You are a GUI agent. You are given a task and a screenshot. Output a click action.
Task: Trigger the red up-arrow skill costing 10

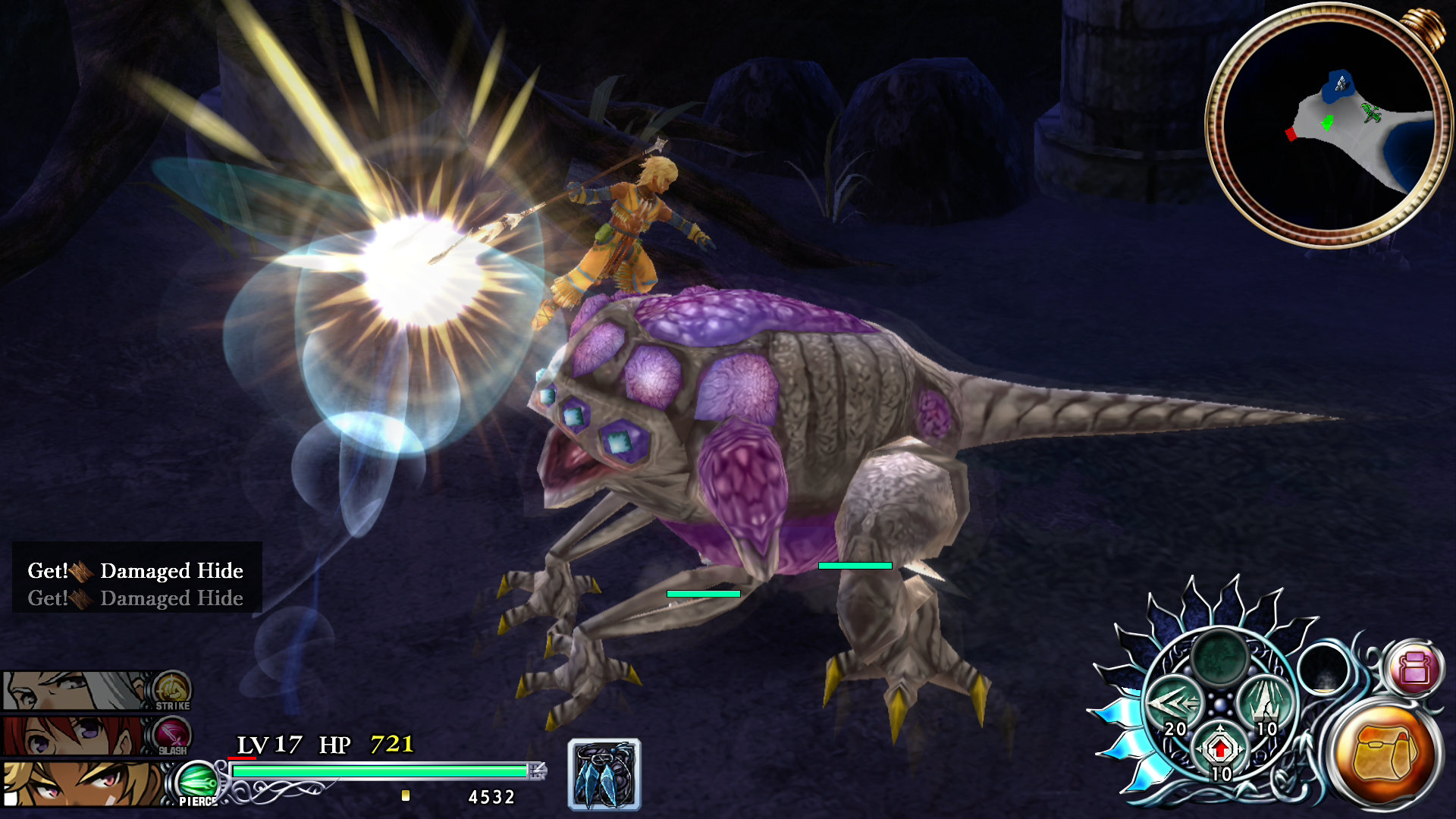[x=1219, y=751]
